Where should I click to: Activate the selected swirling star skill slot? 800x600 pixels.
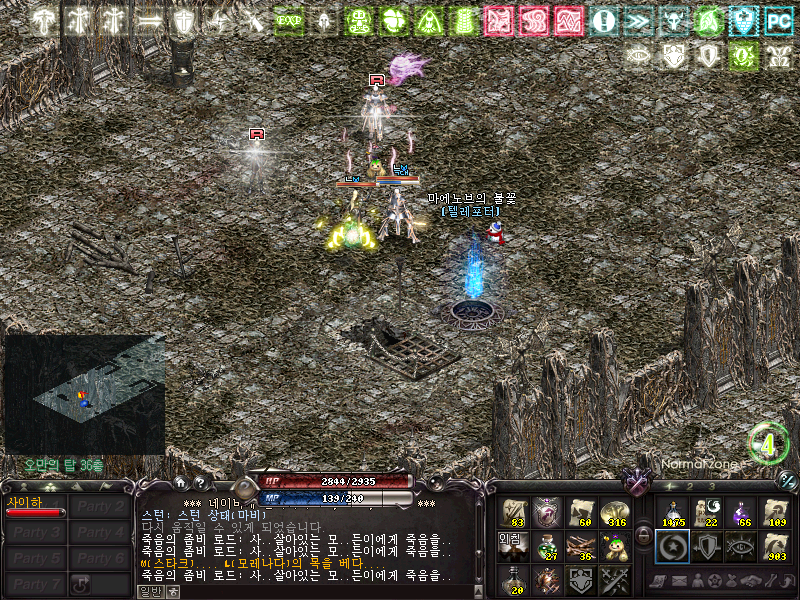pyautogui.click(x=672, y=546)
